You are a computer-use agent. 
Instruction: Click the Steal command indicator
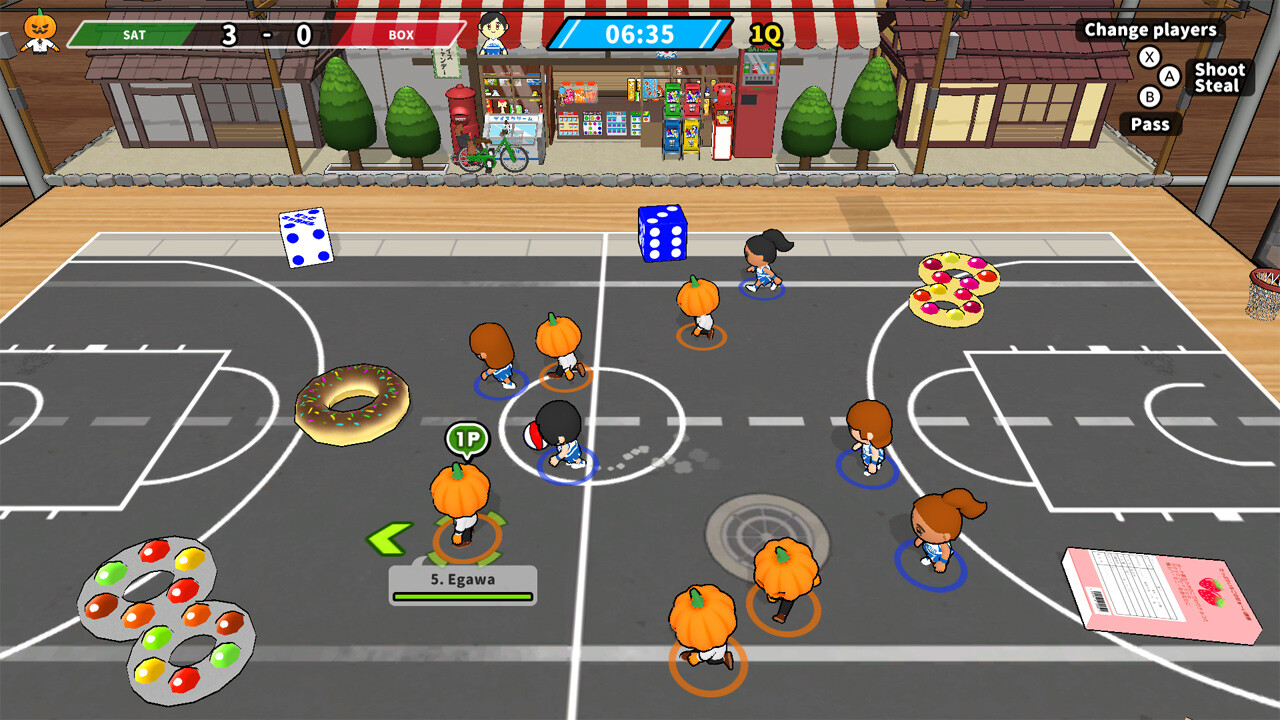pos(1219,85)
